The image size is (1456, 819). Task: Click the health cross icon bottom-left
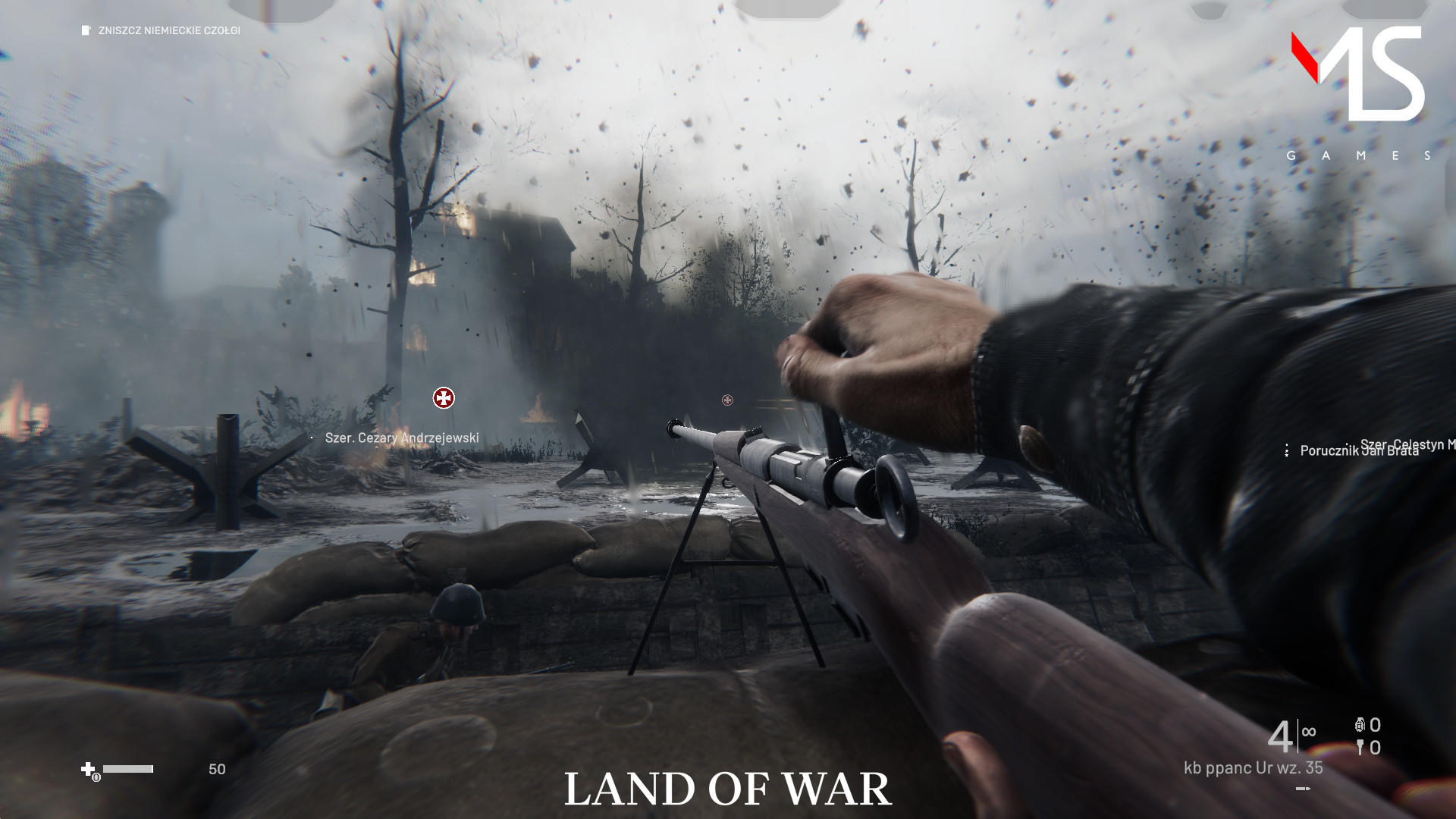point(88,768)
